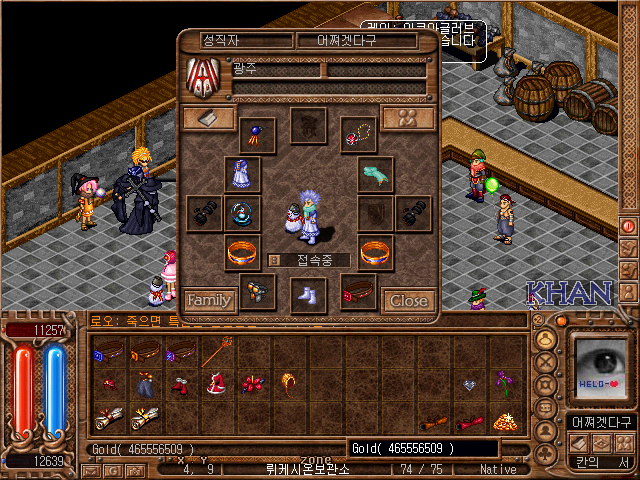The height and width of the screenshot is (480, 640).
Task: Select the gold pile item in inventory
Action: [504, 419]
